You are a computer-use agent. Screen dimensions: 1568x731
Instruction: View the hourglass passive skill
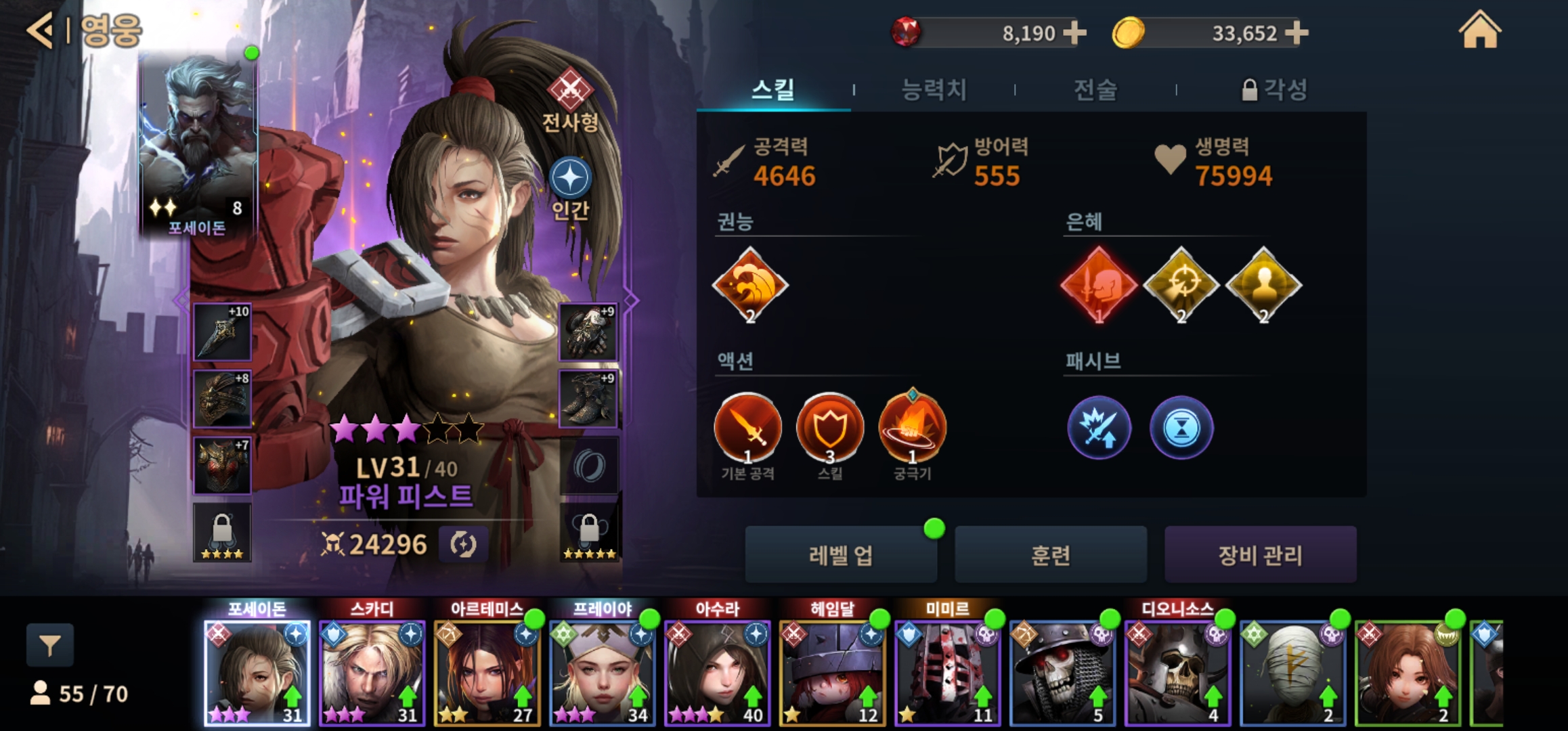point(1181,428)
